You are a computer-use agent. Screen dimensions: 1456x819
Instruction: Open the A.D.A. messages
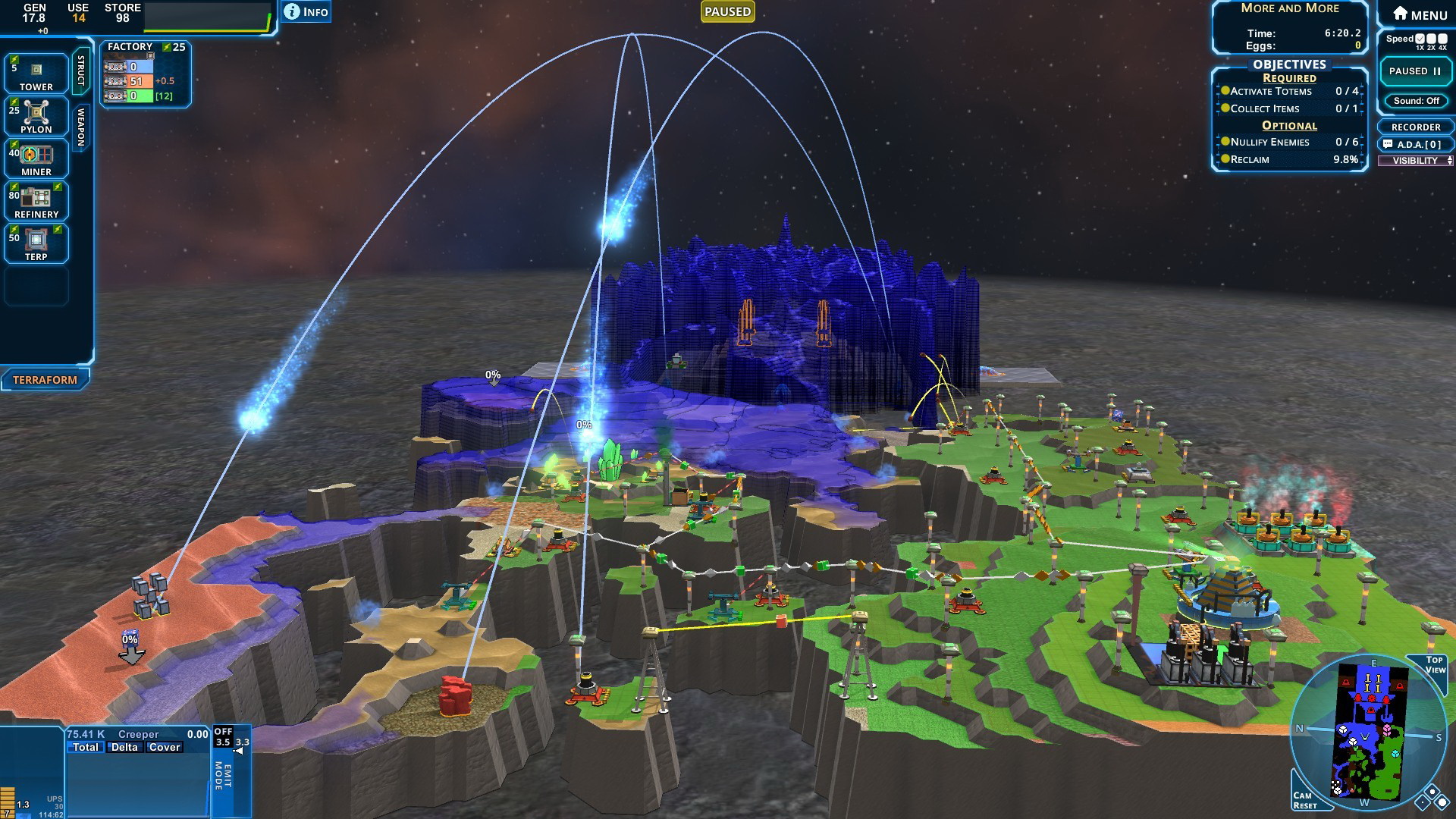point(1415,144)
